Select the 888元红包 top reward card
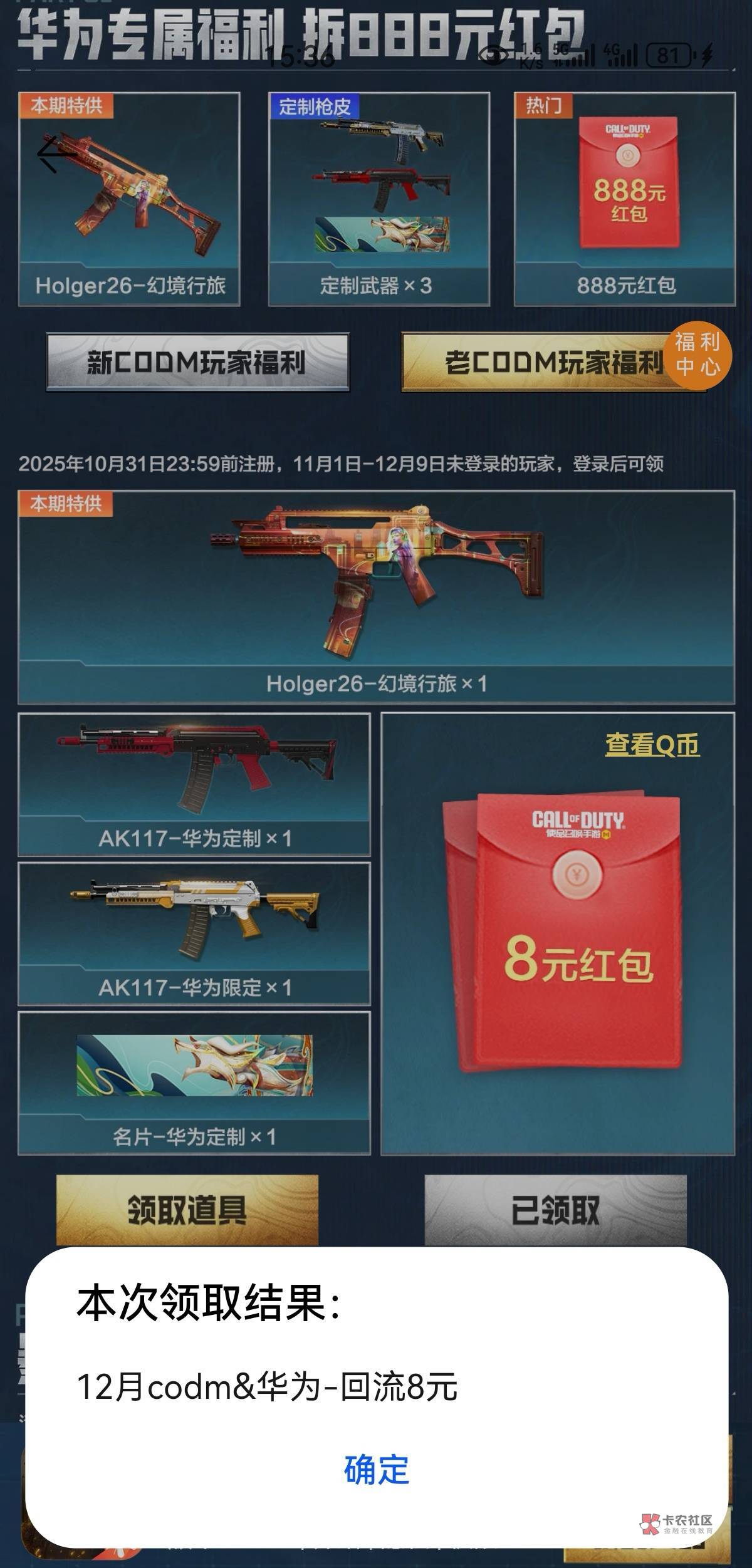This screenshot has width=752, height=1568. [x=625, y=199]
